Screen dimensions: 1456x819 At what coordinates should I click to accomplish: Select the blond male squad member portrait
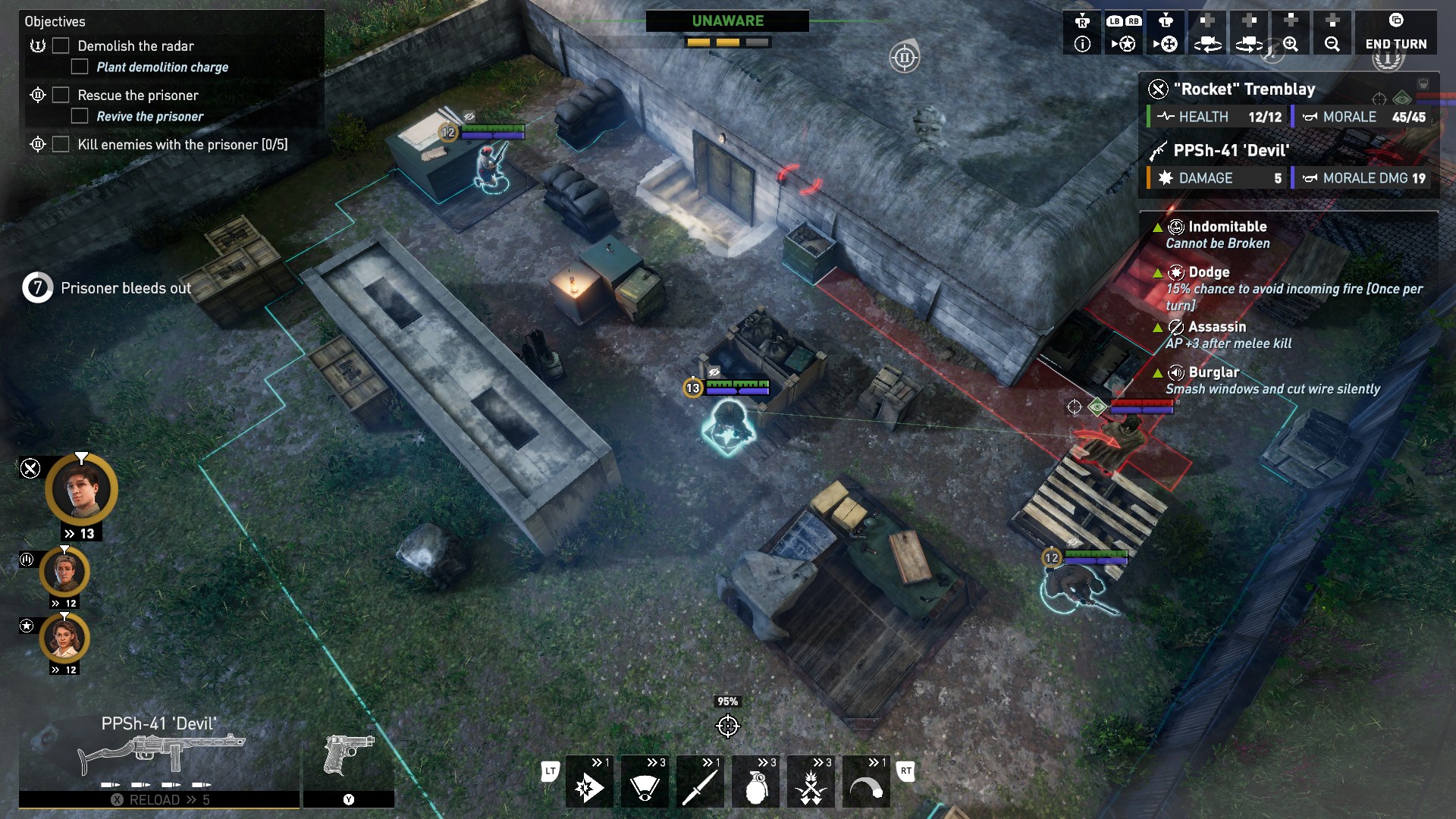pos(64,573)
